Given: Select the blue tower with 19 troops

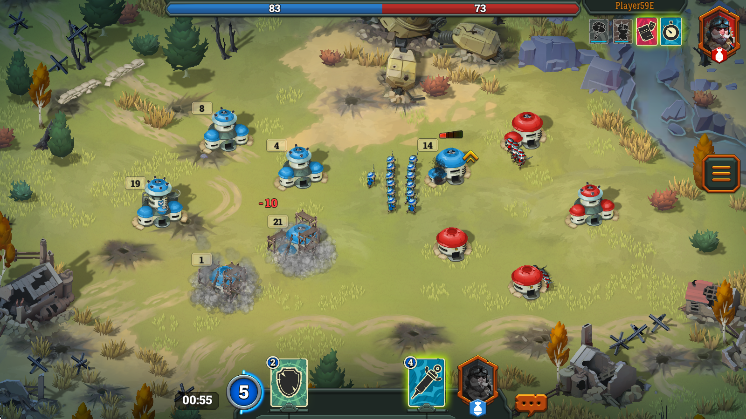Looking at the screenshot, I should 160,202.
